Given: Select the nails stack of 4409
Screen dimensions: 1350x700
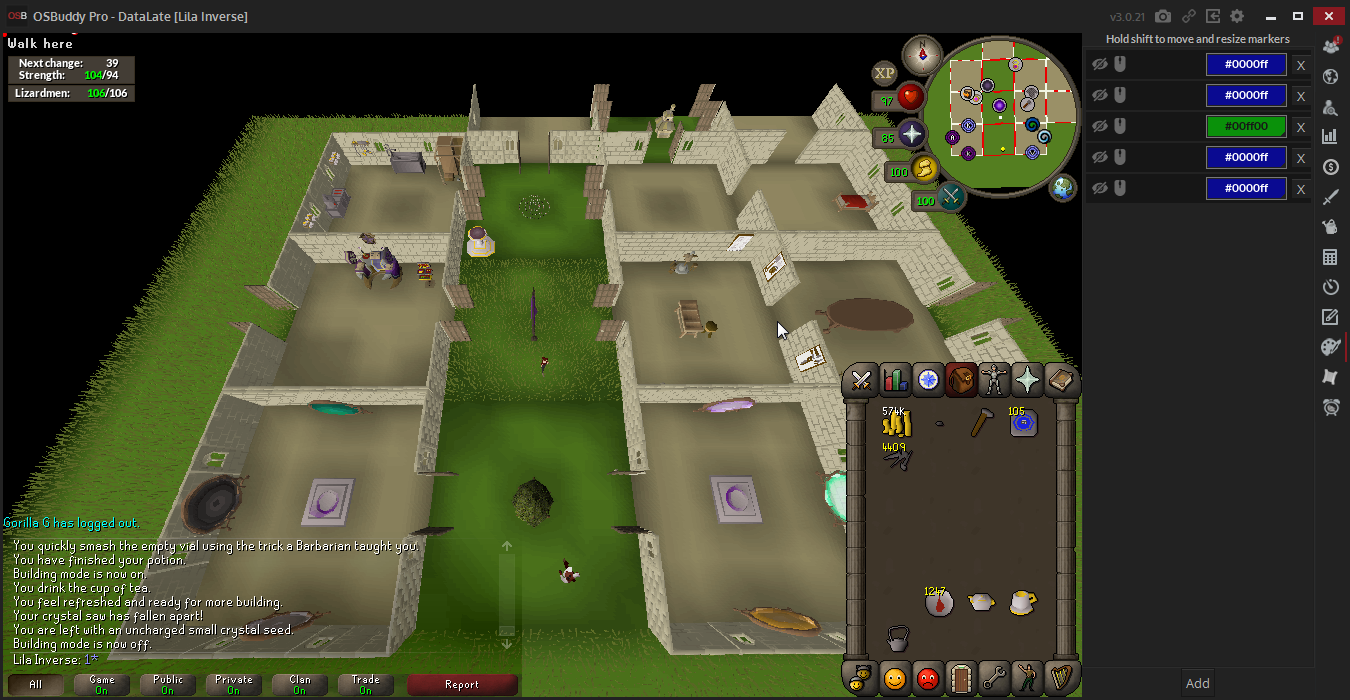Looking at the screenshot, I should point(896,458).
